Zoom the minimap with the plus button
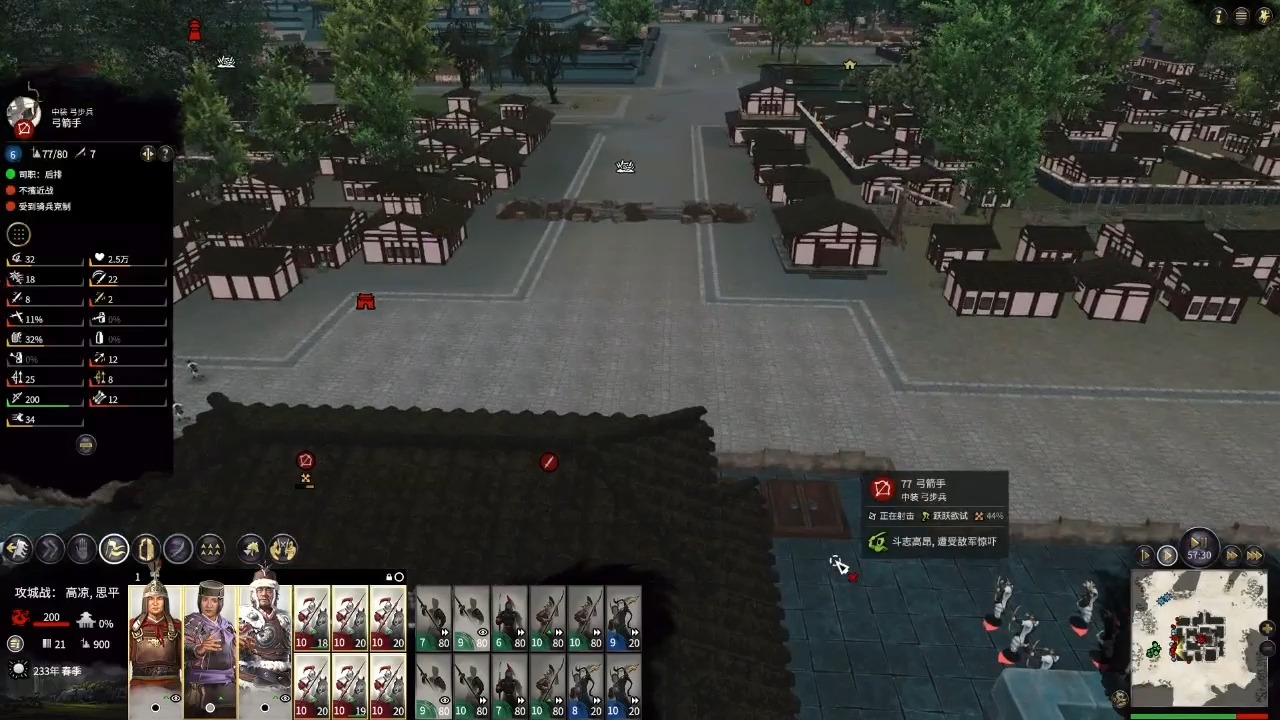Viewport: 1280px width, 720px height. tap(1266, 628)
